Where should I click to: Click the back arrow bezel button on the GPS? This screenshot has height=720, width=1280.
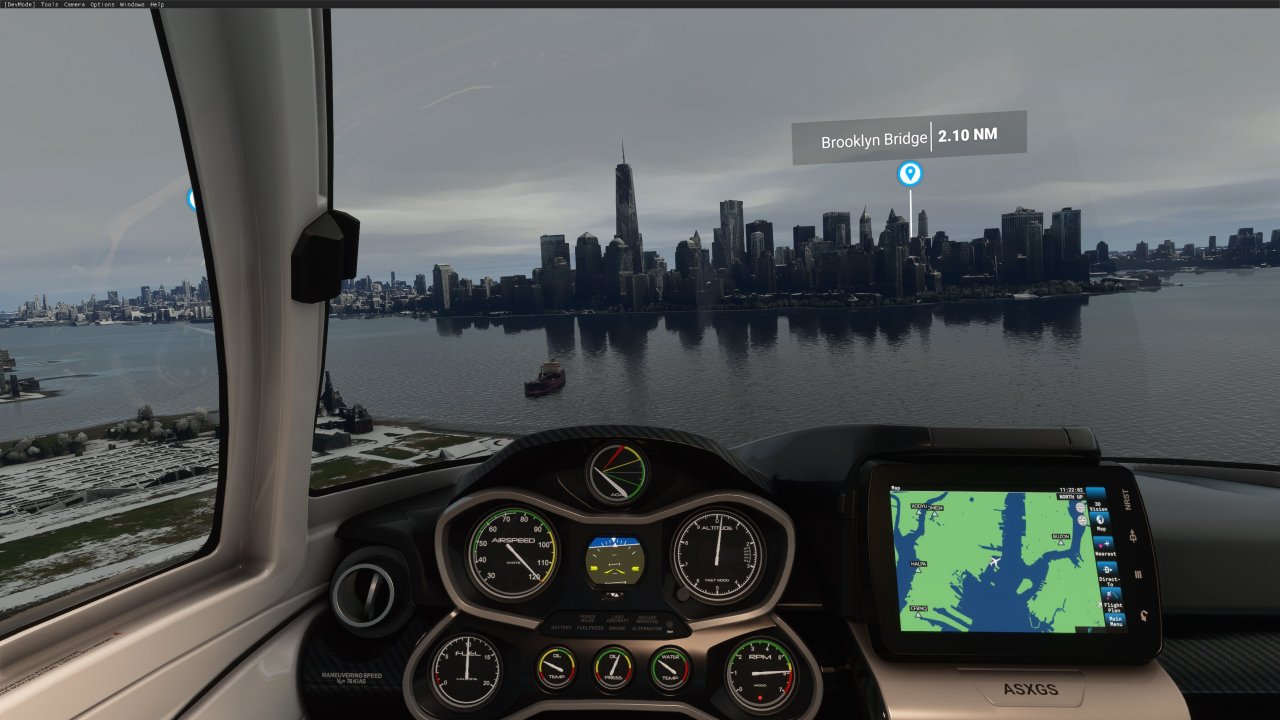point(1143,616)
